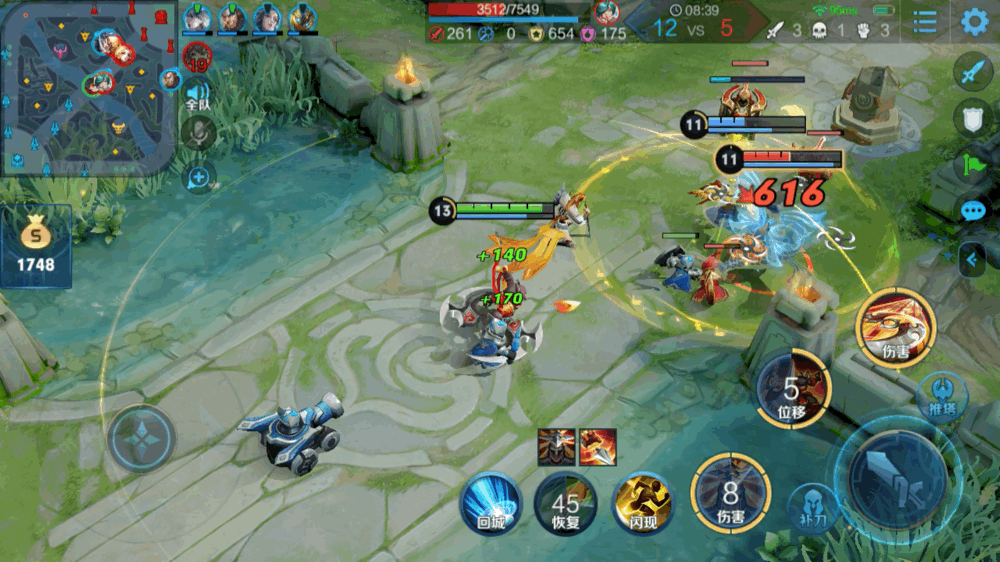Open the settings gear menu
Viewport: 1000px width, 562px height.
click(x=974, y=21)
